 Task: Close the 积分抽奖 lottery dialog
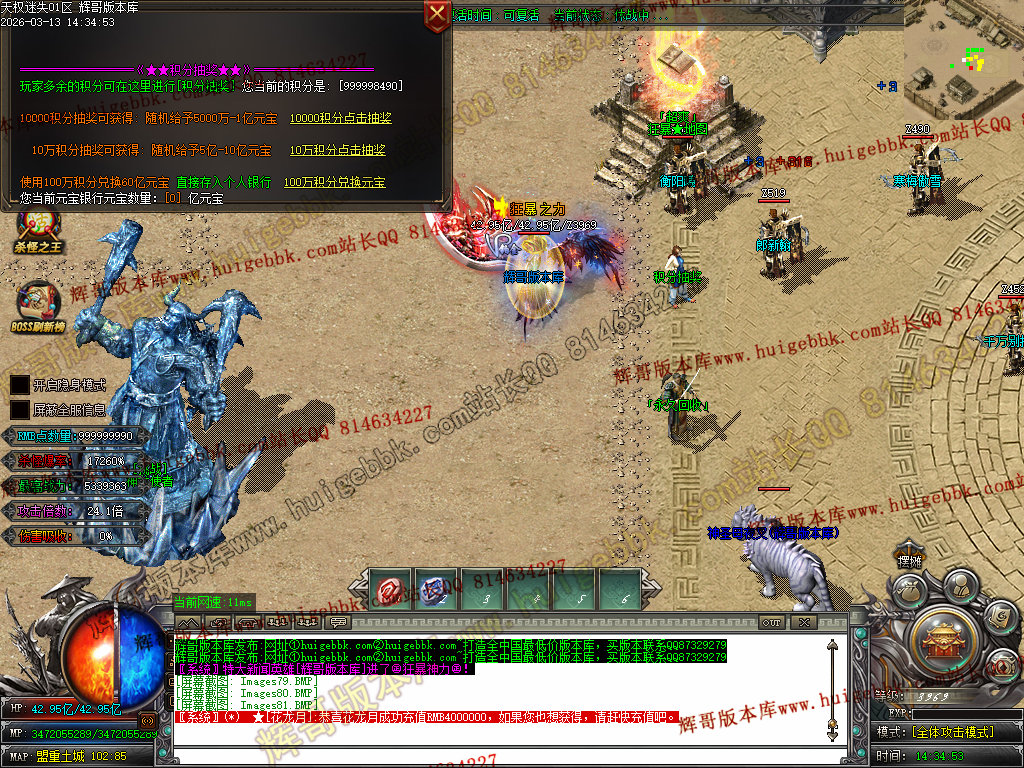437,14
